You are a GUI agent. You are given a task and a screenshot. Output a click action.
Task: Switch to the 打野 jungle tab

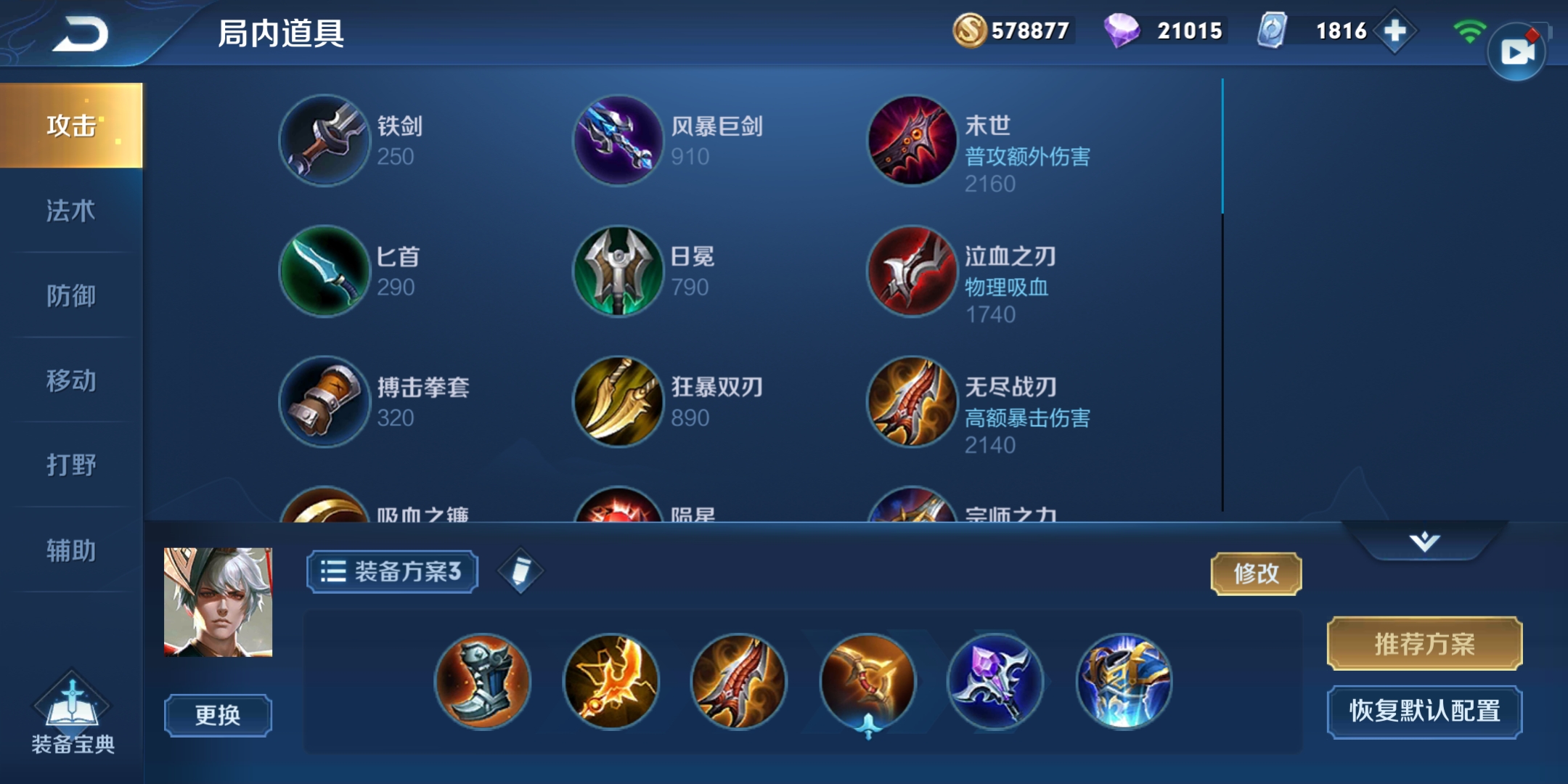[x=70, y=465]
